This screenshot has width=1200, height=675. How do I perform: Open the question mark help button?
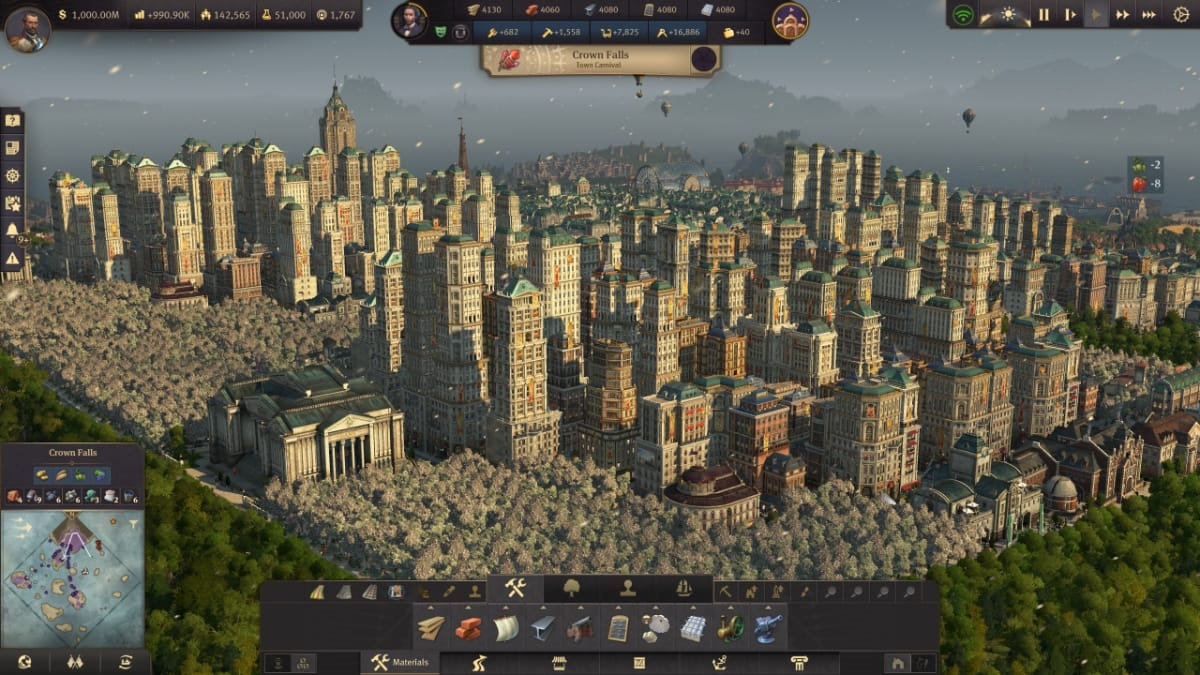click(12, 120)
